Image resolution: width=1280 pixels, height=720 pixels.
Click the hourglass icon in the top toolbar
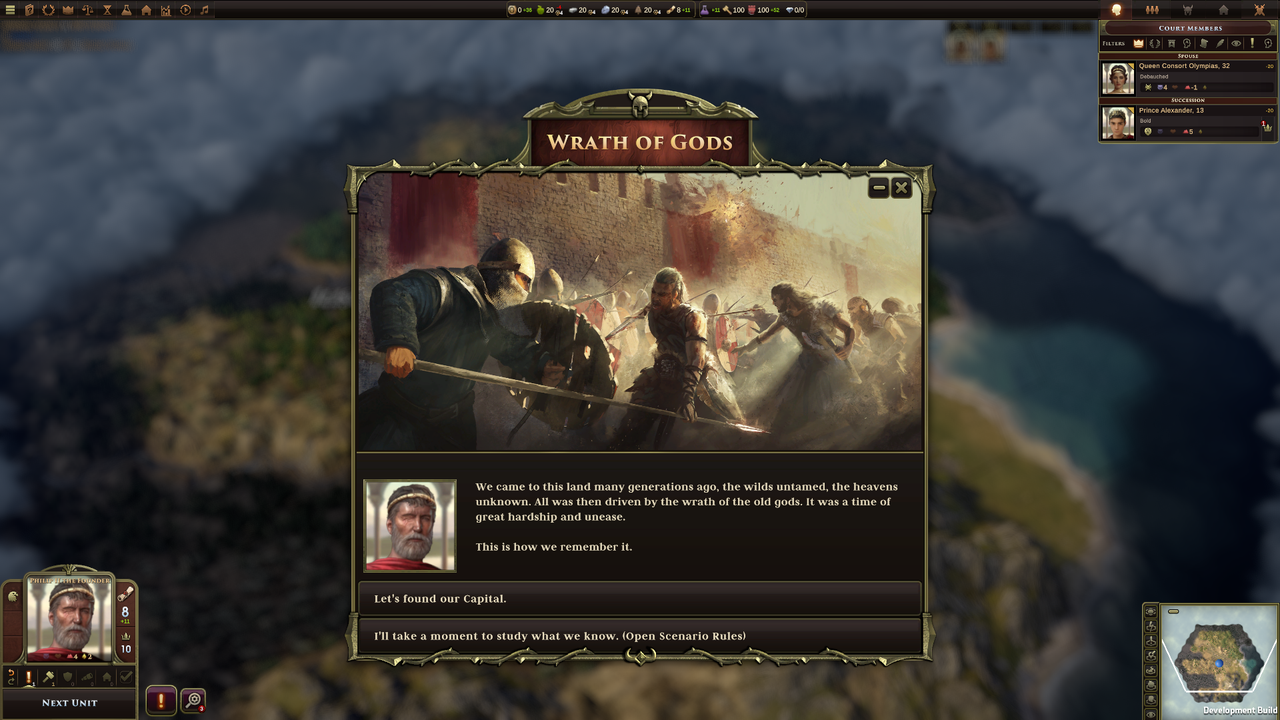106,10
